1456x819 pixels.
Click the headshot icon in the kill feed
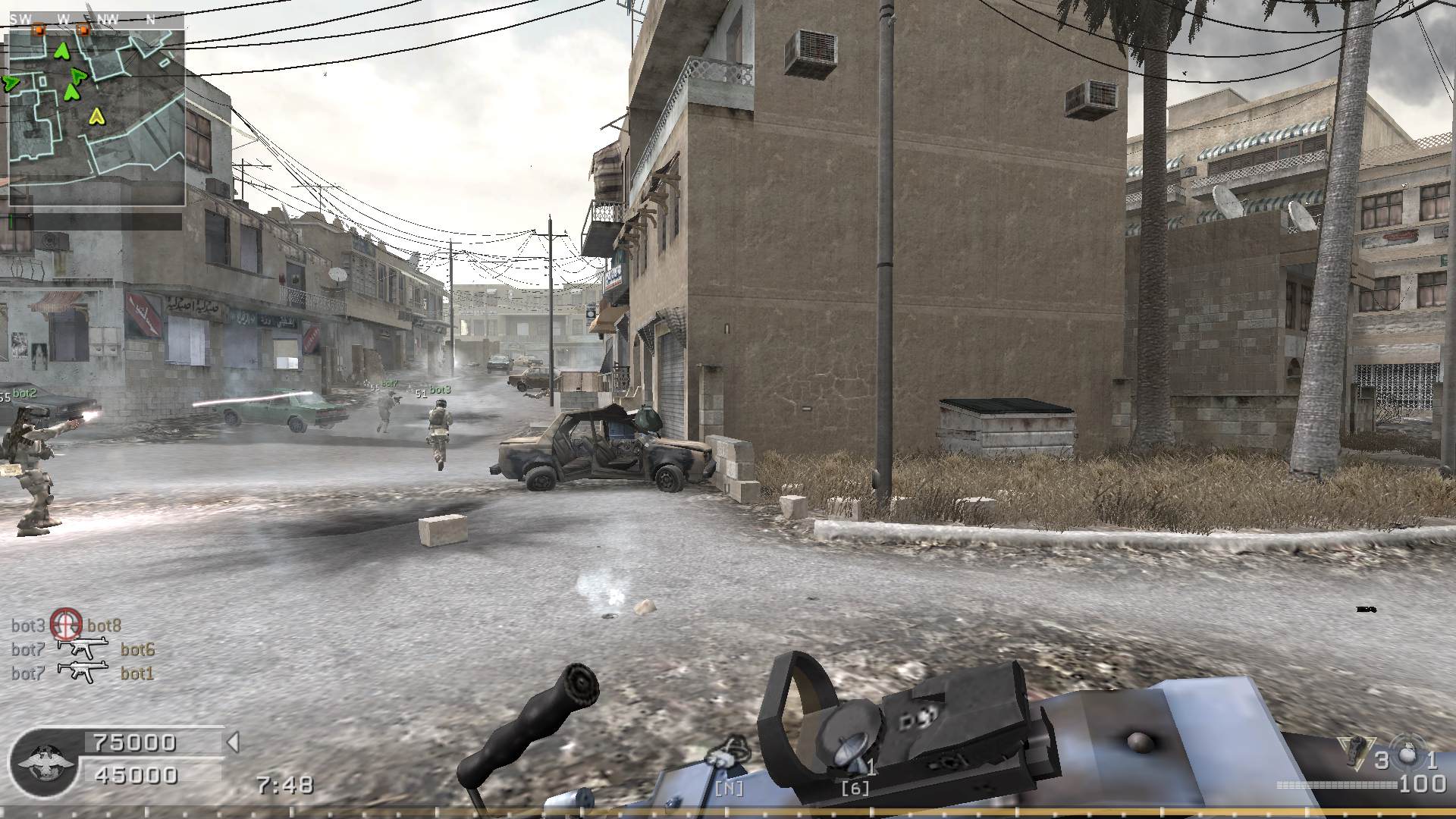pyautogui.click(x=66, y=624)
